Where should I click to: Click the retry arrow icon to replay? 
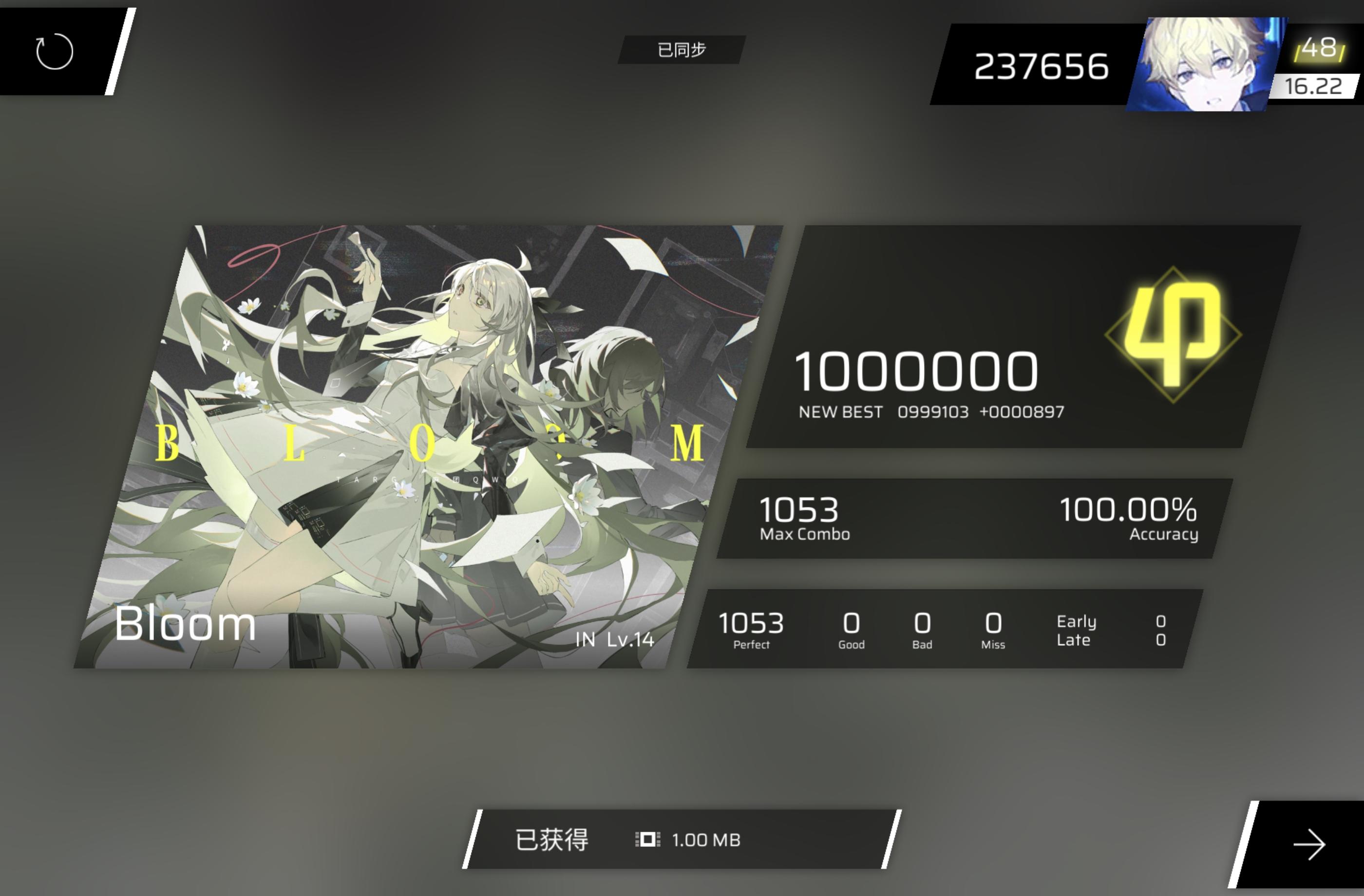click(55, 51)
